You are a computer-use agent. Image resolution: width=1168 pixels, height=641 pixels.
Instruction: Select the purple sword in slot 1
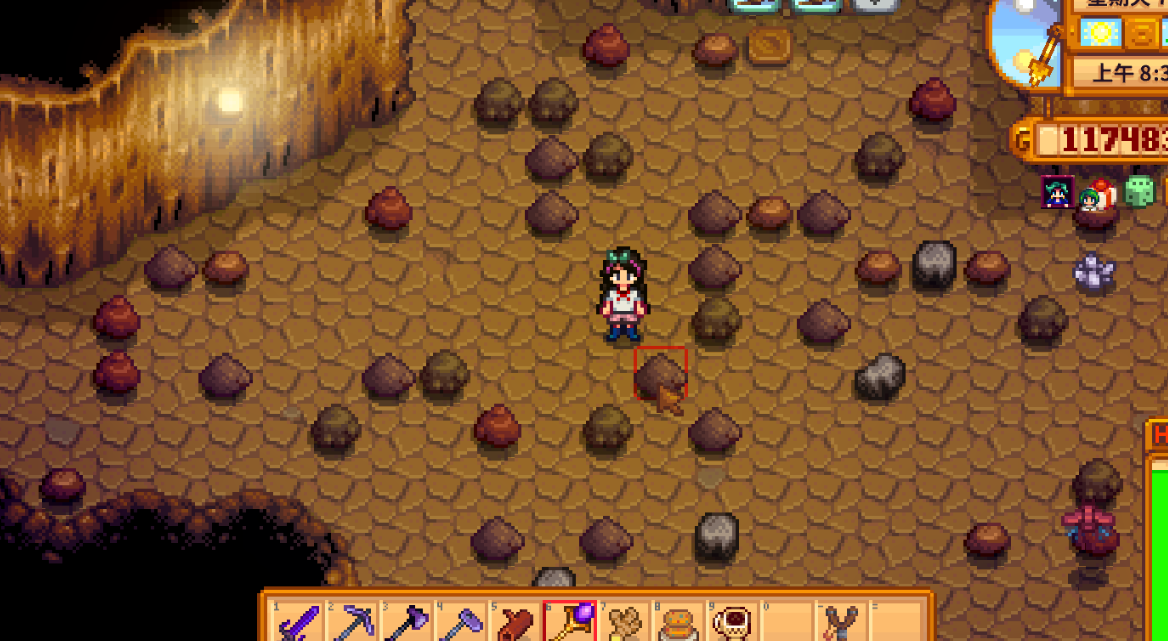pos(299,624)
